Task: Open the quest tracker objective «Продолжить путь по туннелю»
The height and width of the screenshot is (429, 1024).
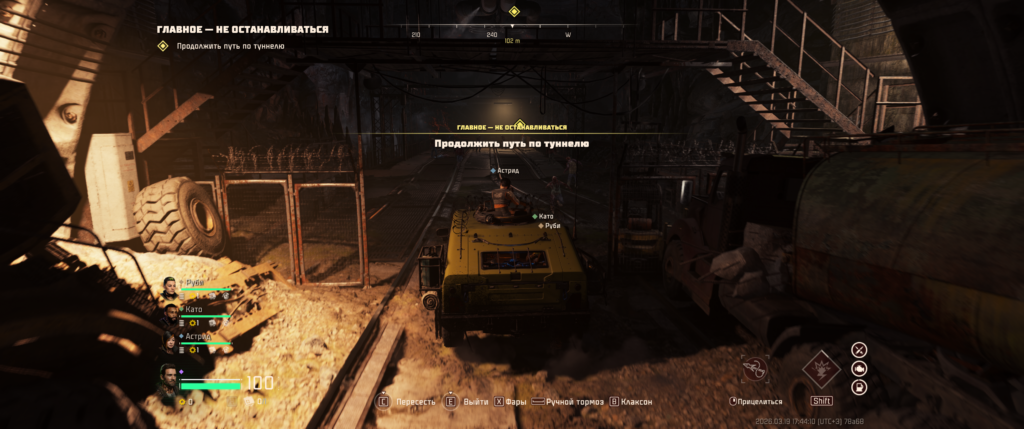Action: pos(231,46)
